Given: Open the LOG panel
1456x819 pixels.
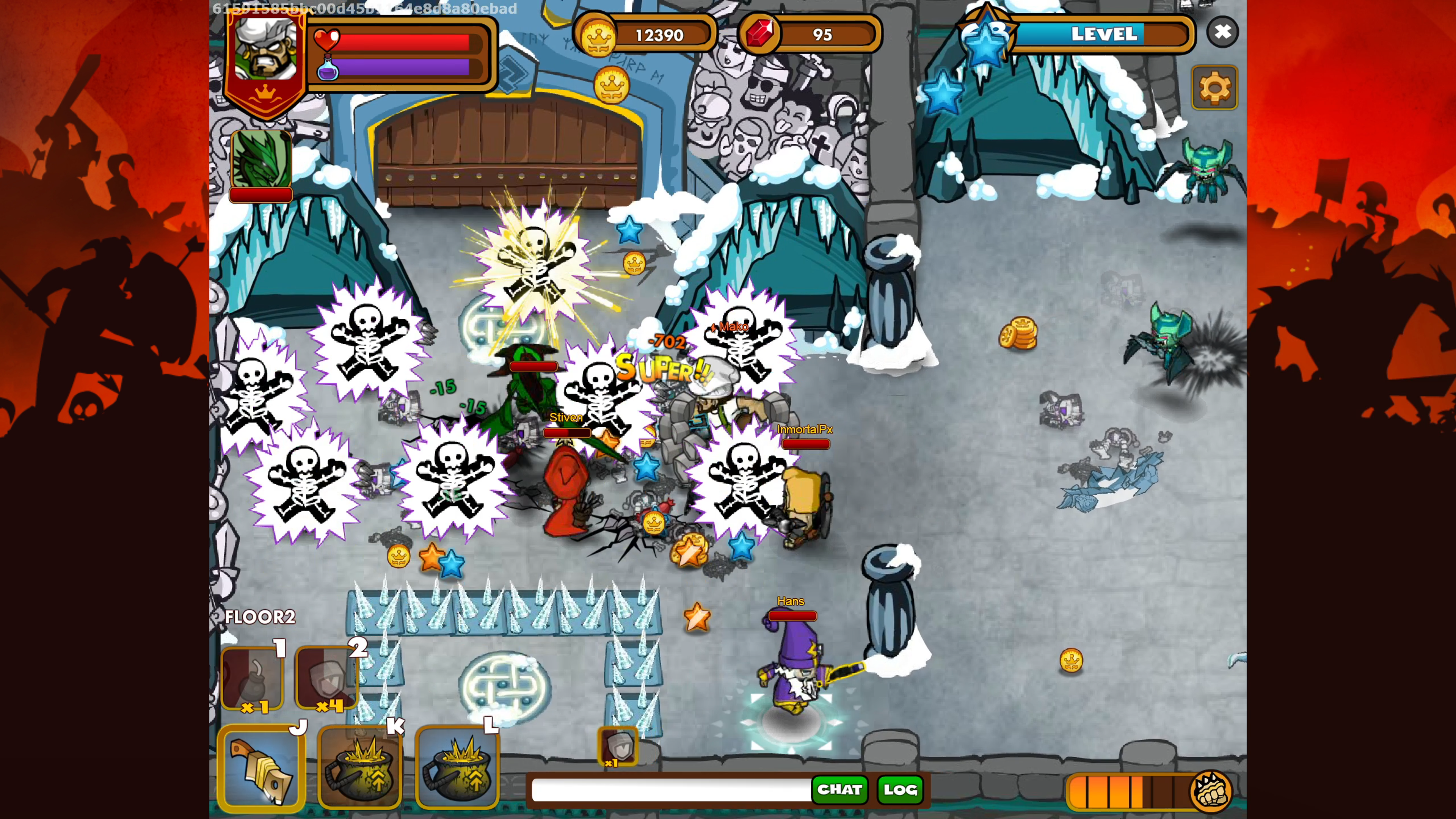Looking at the screenshot, I should 900,789.
